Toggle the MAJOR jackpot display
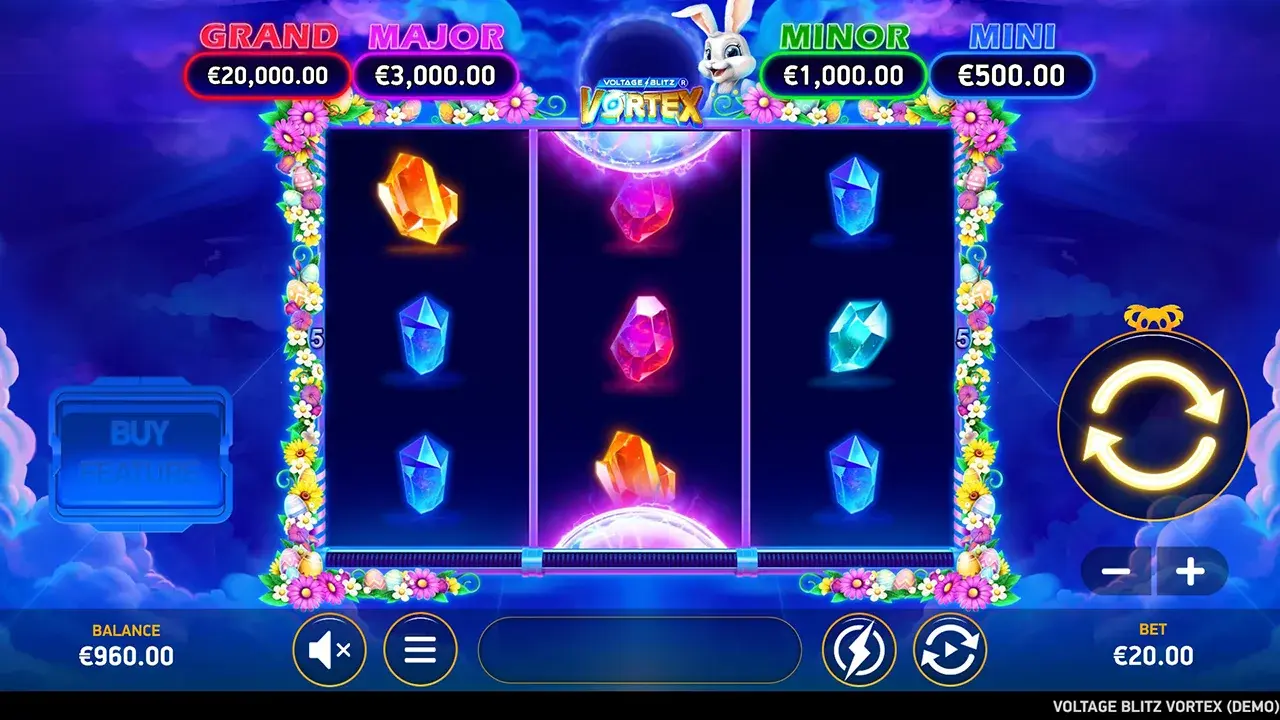 point(436,75)
